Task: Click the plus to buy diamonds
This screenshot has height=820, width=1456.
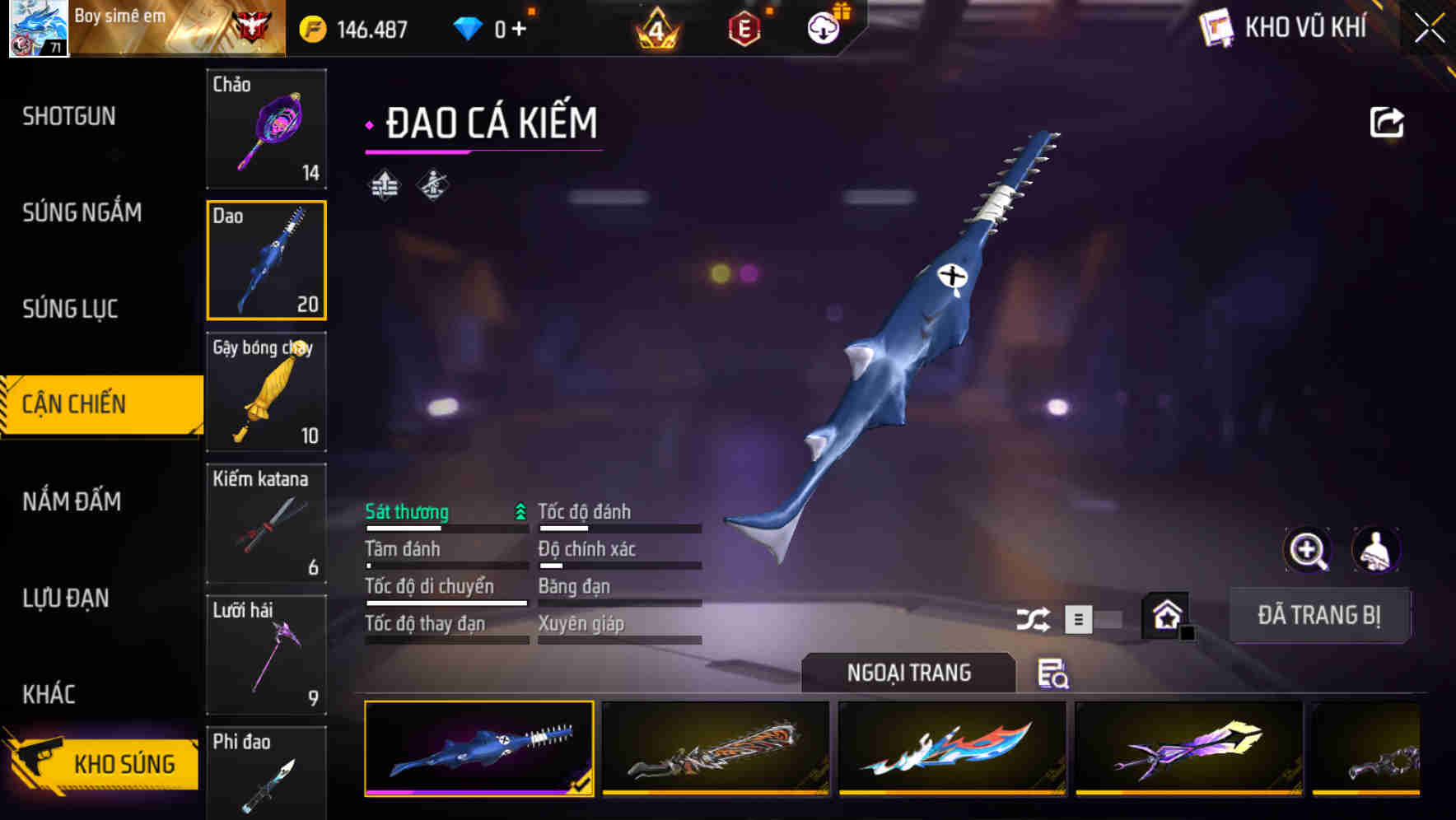Action: 519,27
